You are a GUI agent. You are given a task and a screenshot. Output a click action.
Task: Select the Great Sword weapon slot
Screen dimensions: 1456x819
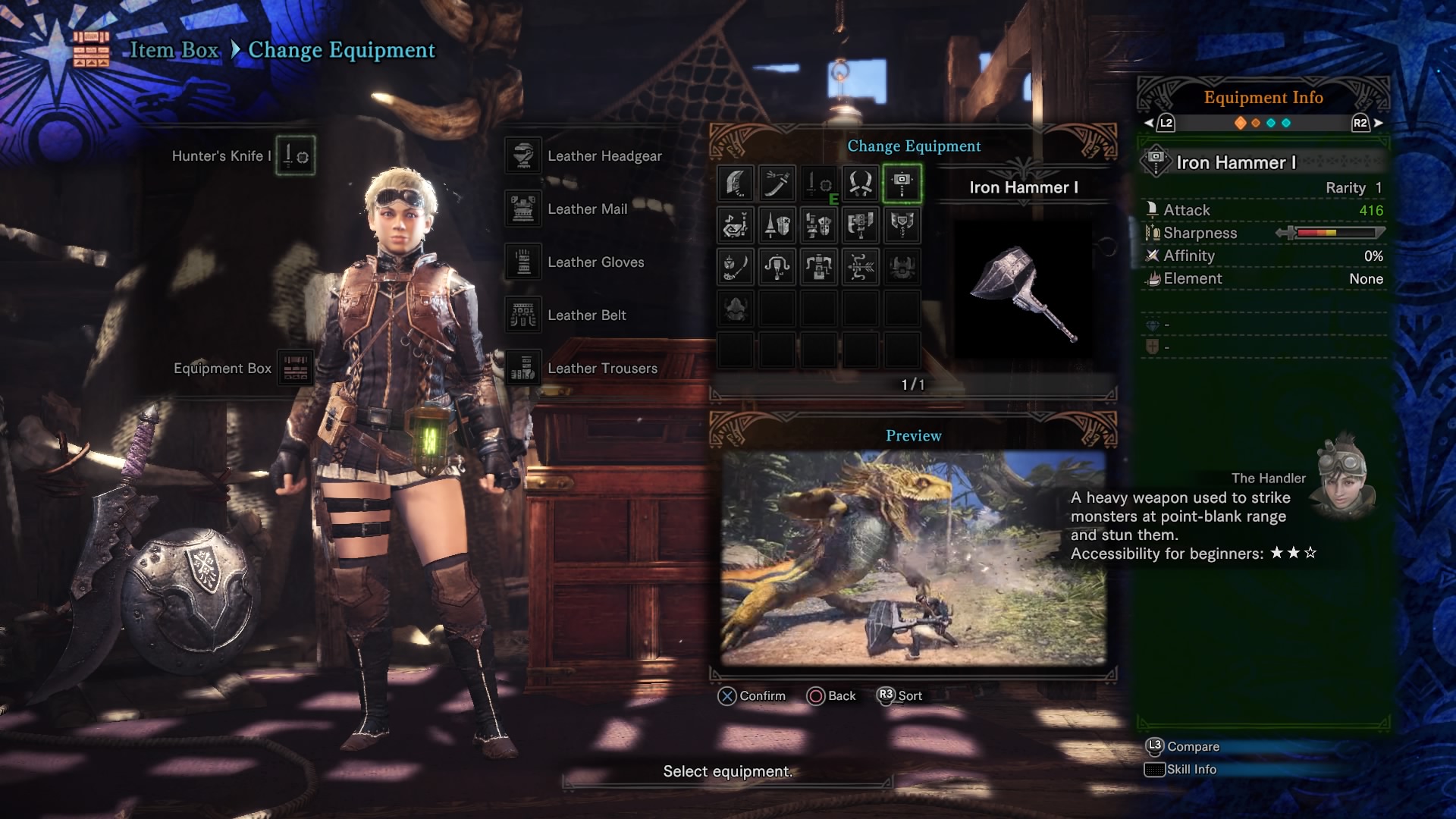(x=736, y=184)
